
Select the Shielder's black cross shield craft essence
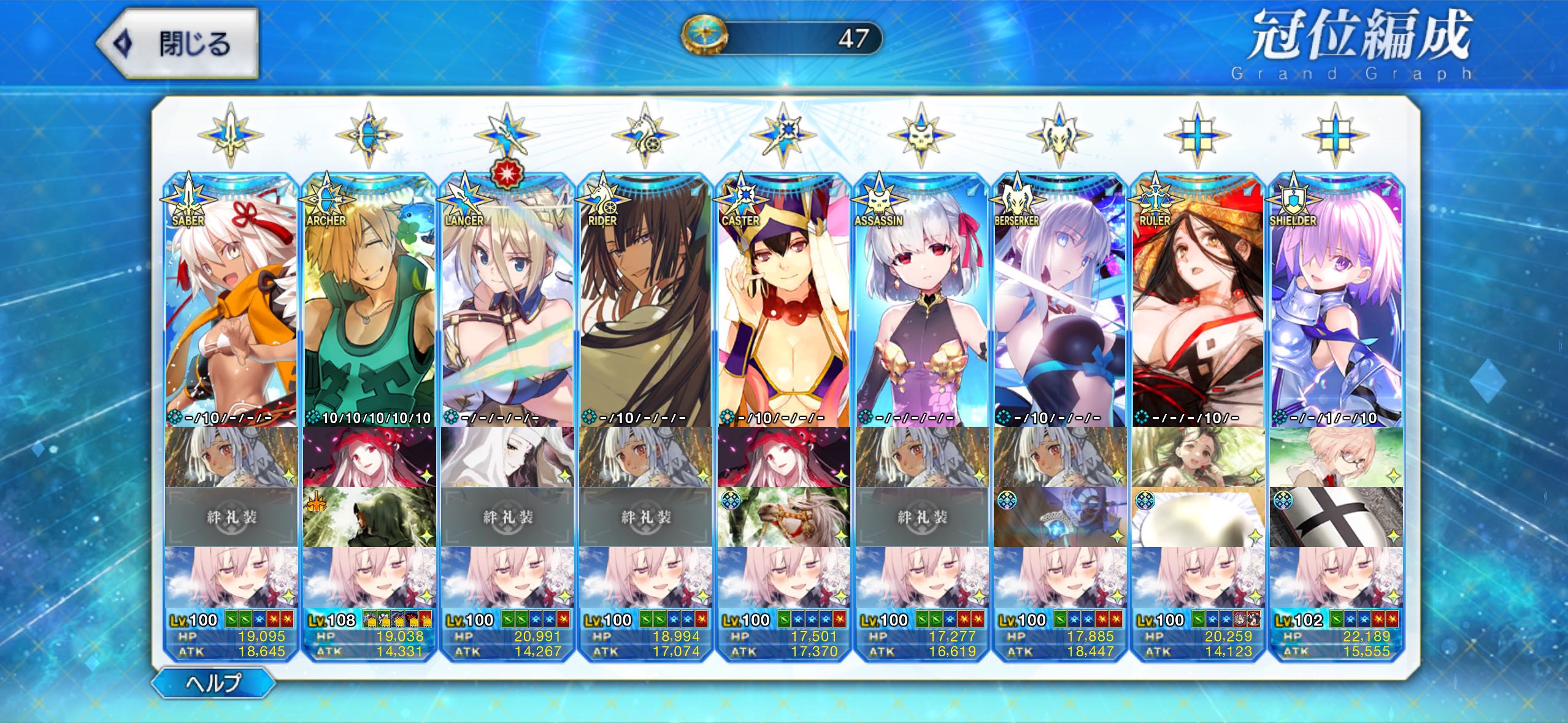coord(1335,517)
